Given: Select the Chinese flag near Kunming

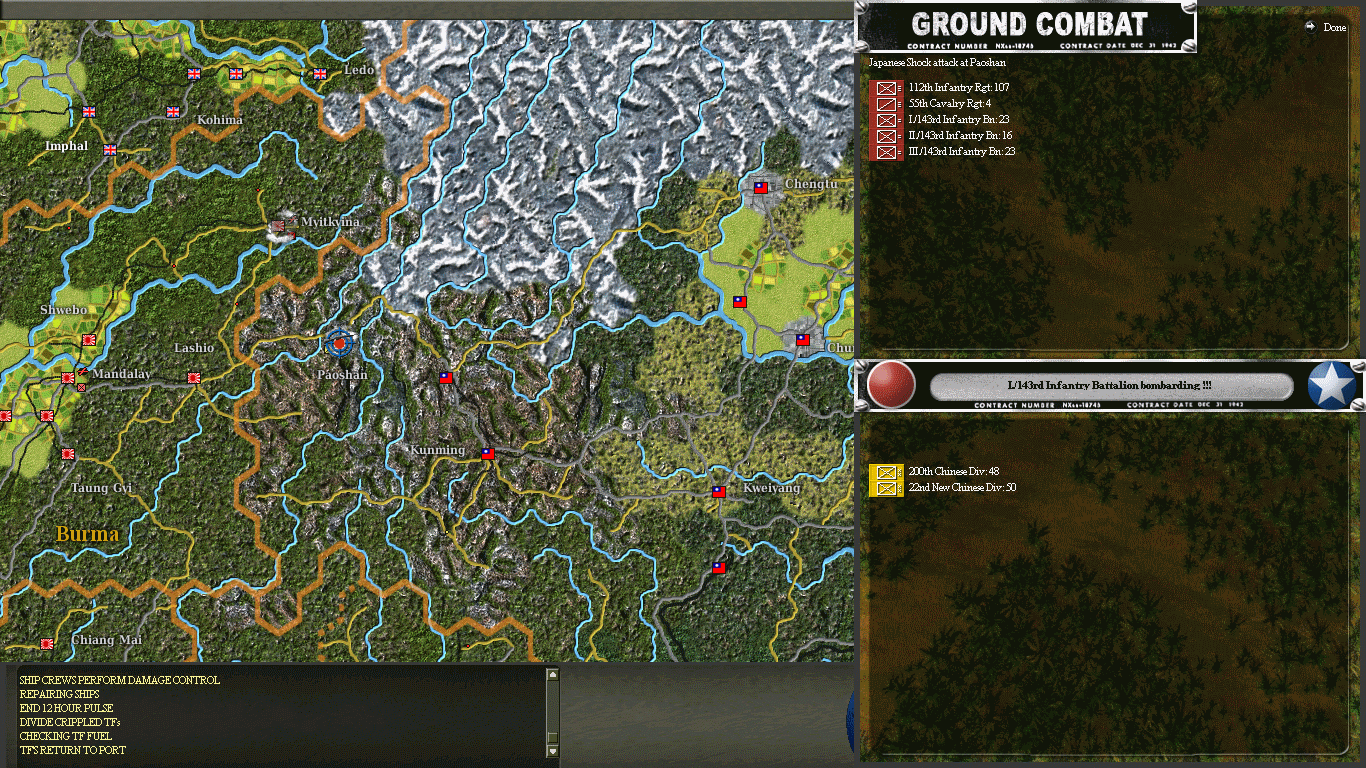Looking at the screenshot, I should (x=487, y=452).
